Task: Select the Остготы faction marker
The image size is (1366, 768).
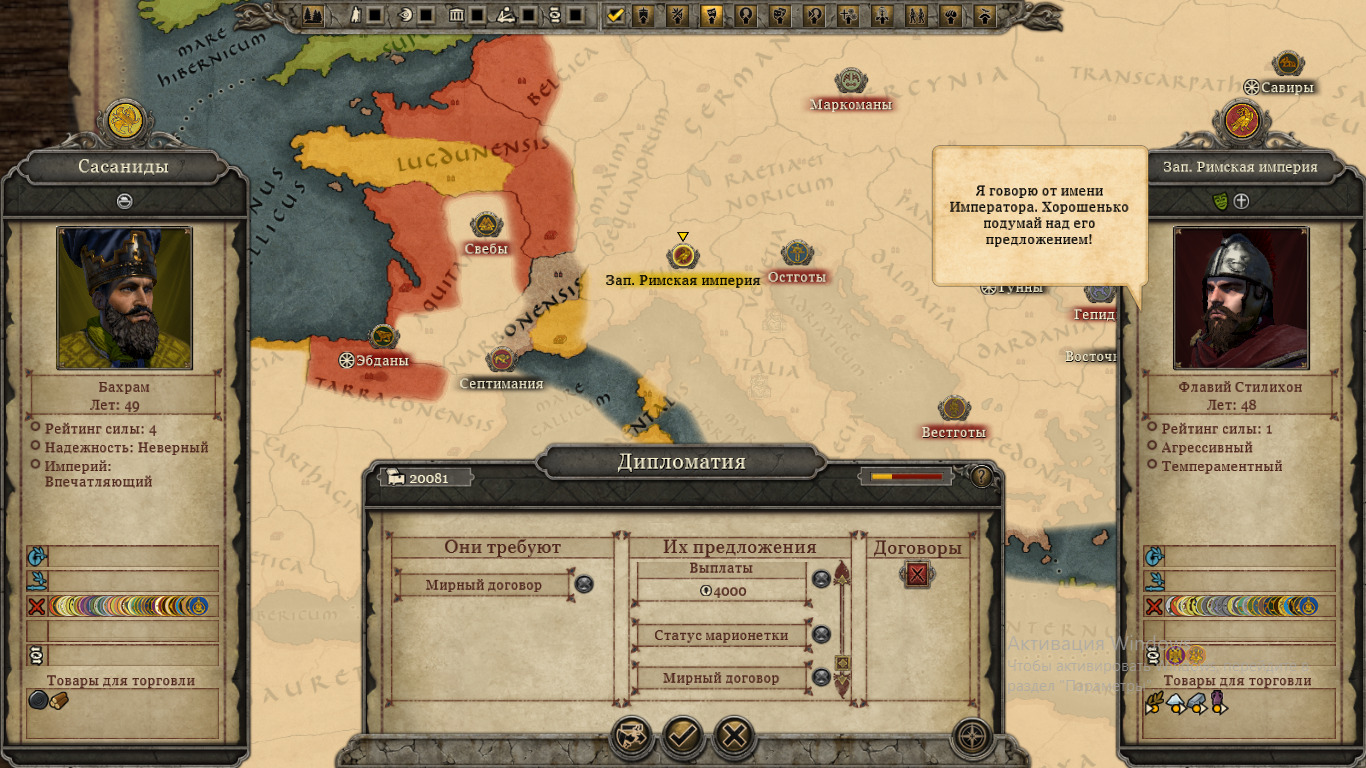Action: click(797, 254)
